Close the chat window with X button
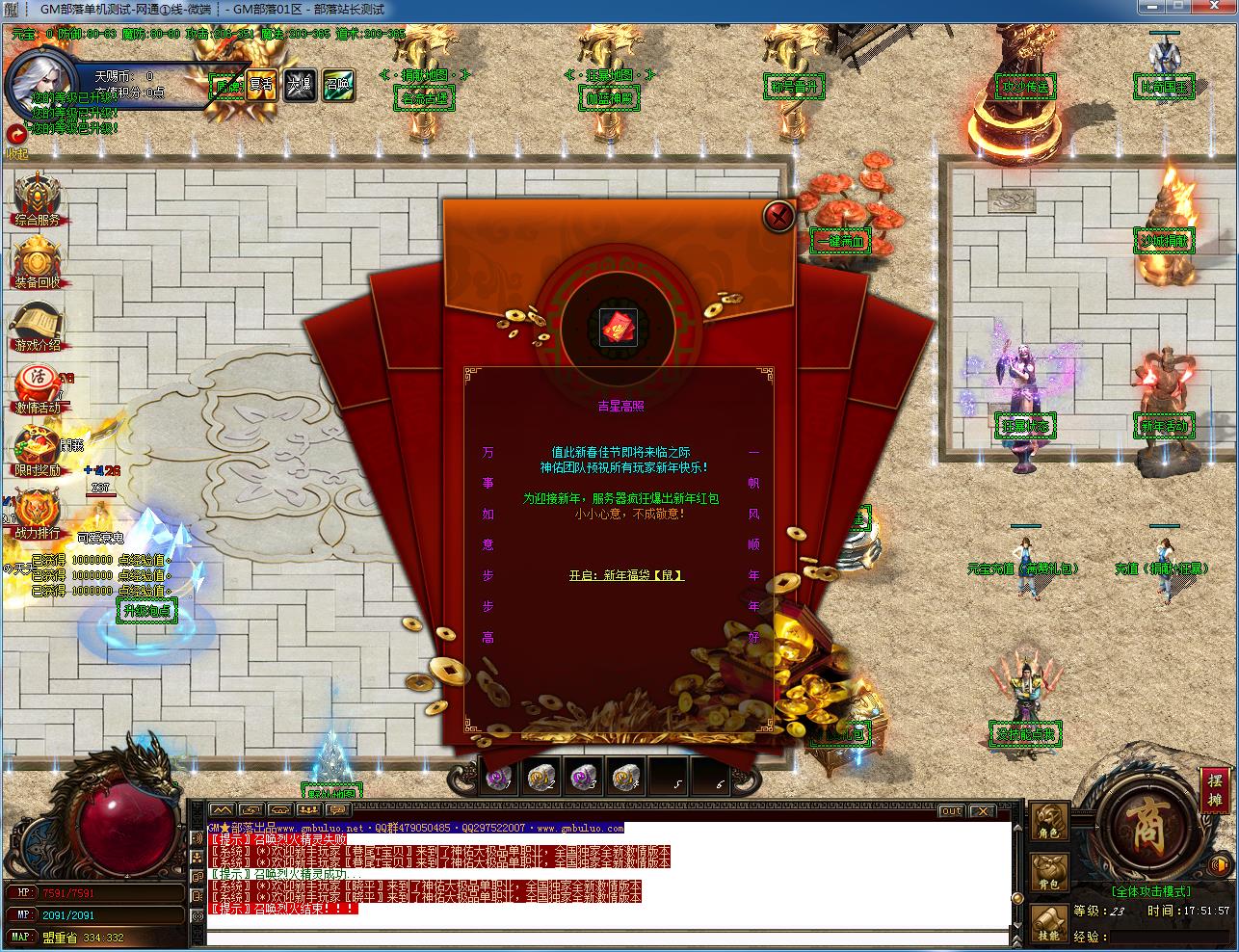 point(982,811)
